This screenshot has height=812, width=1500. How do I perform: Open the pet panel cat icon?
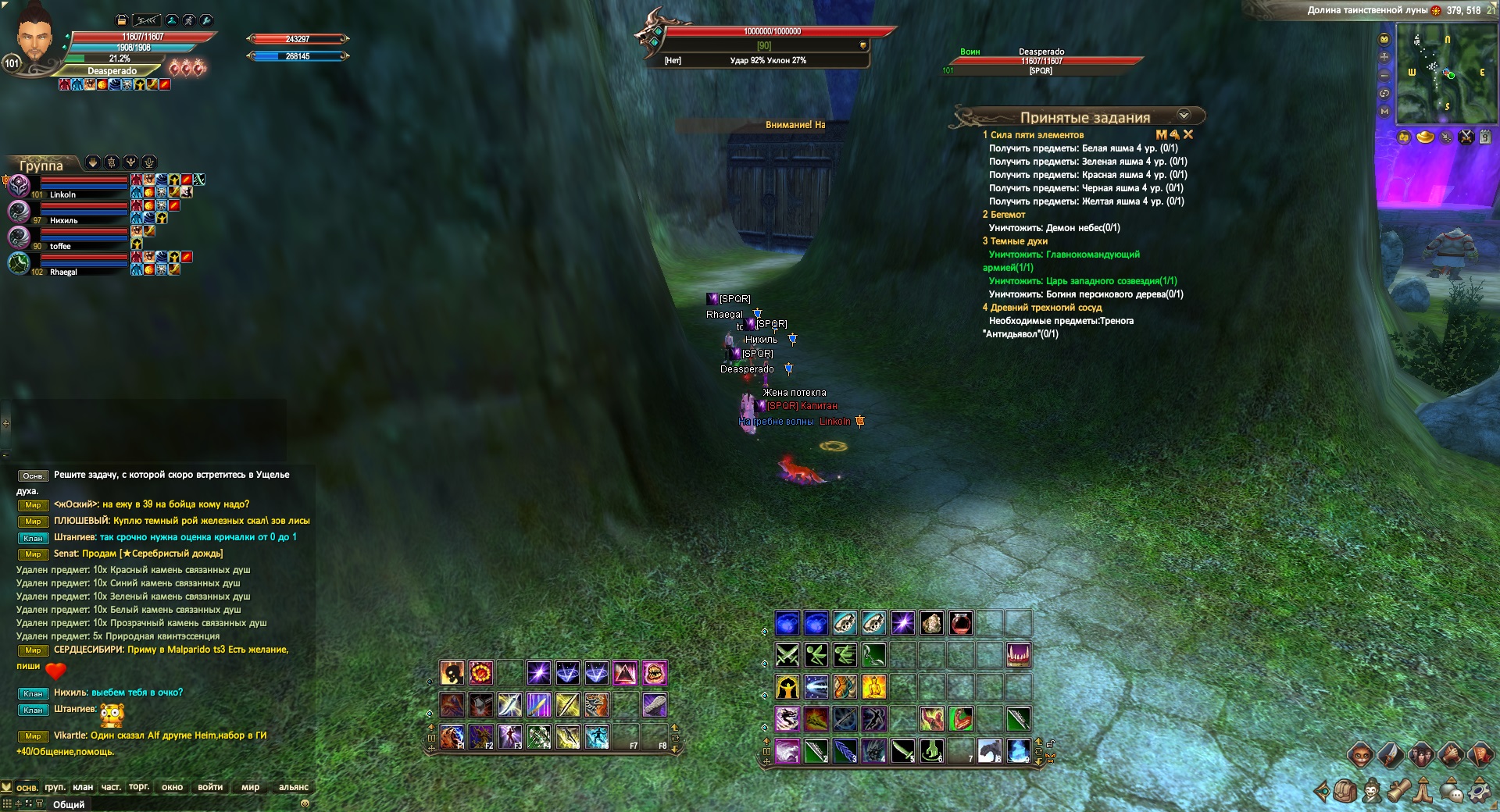pyautogui.click(x=1360, y=754)
